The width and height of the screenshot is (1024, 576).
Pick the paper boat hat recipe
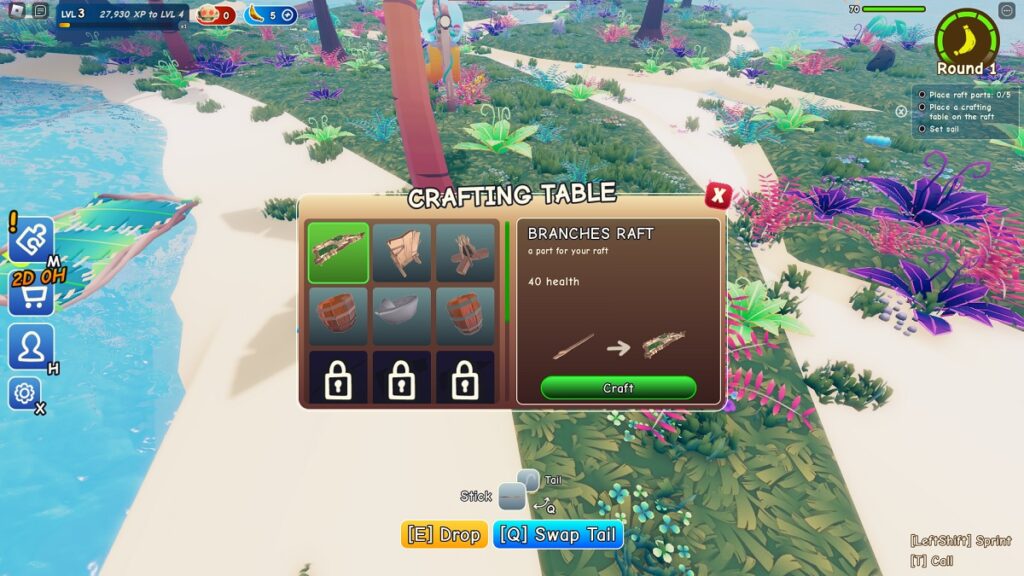tap(402, 316)
